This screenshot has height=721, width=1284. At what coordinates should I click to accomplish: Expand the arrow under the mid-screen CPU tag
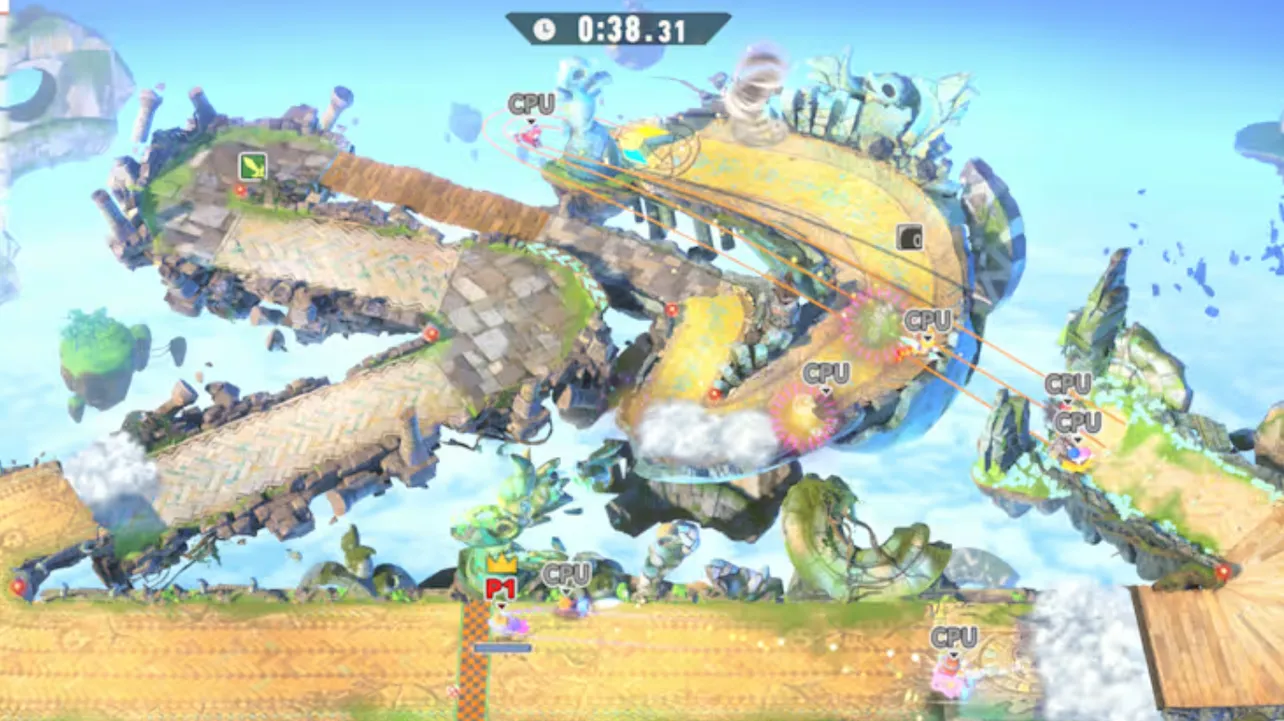click(827, 390)
